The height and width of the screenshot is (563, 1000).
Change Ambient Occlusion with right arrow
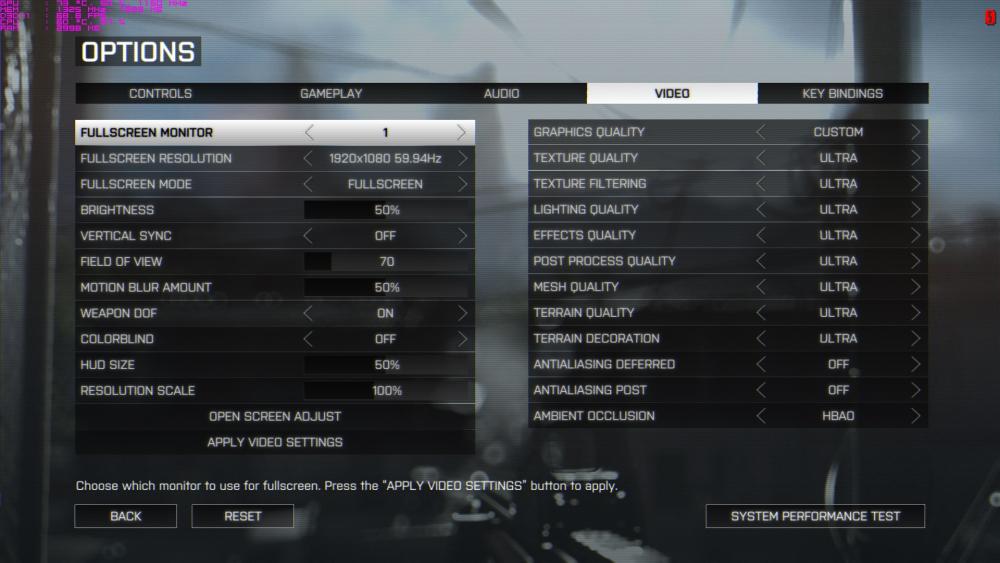tap(916, 416)
